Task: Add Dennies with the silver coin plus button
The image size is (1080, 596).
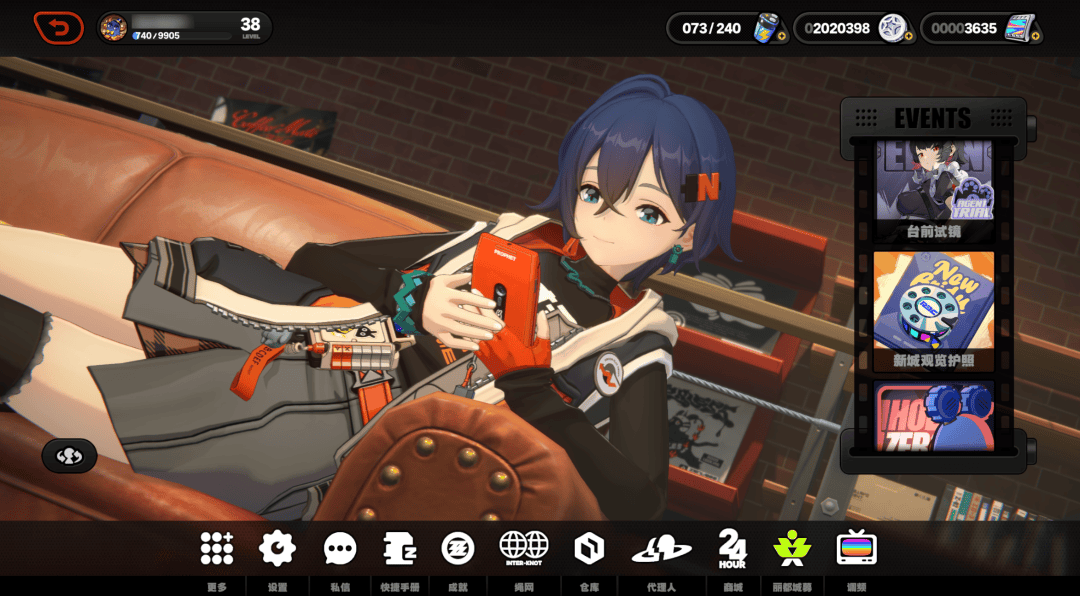Action: pos(908,36)
